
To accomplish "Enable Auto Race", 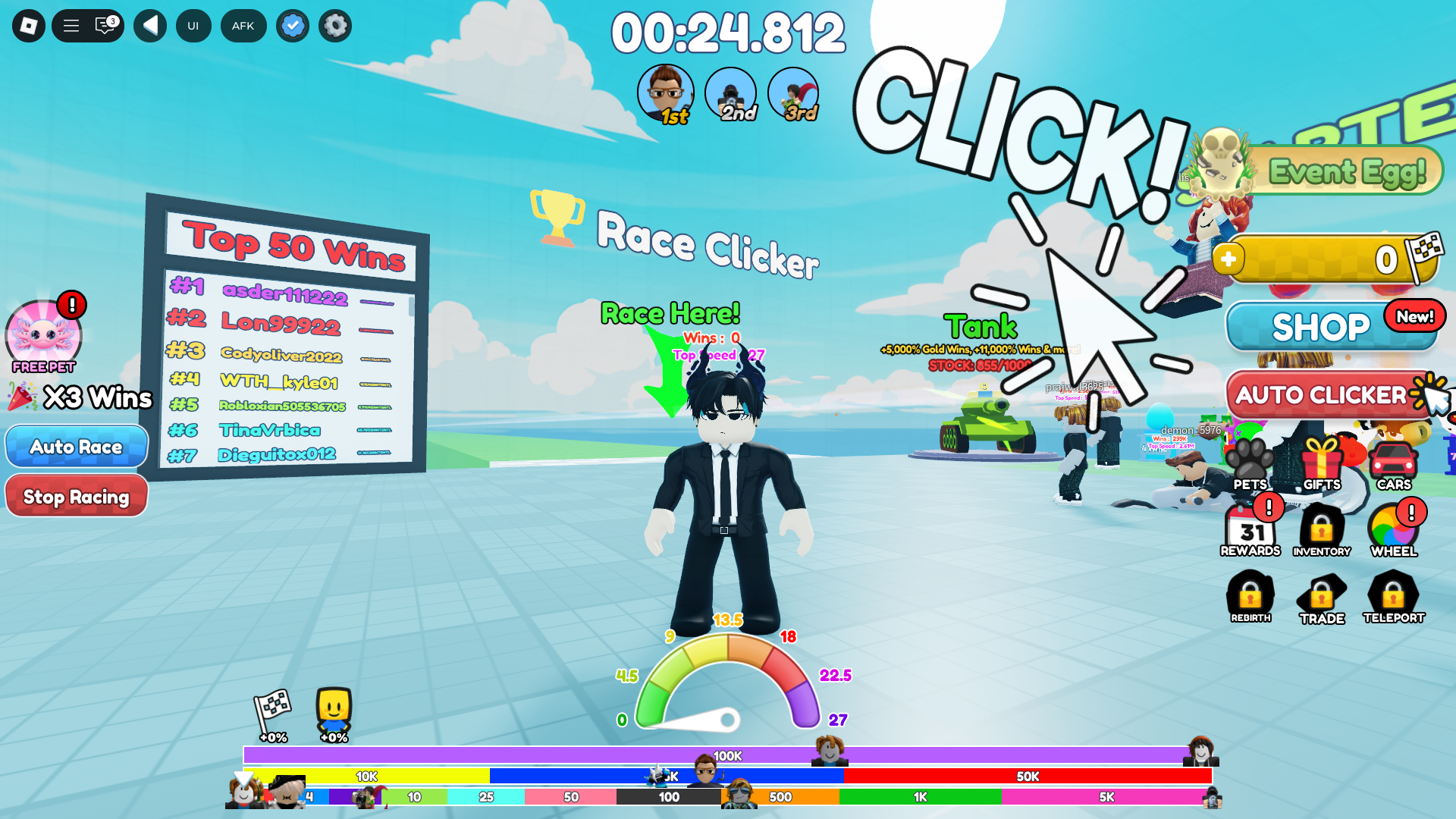I will click(x=76, y=446).
